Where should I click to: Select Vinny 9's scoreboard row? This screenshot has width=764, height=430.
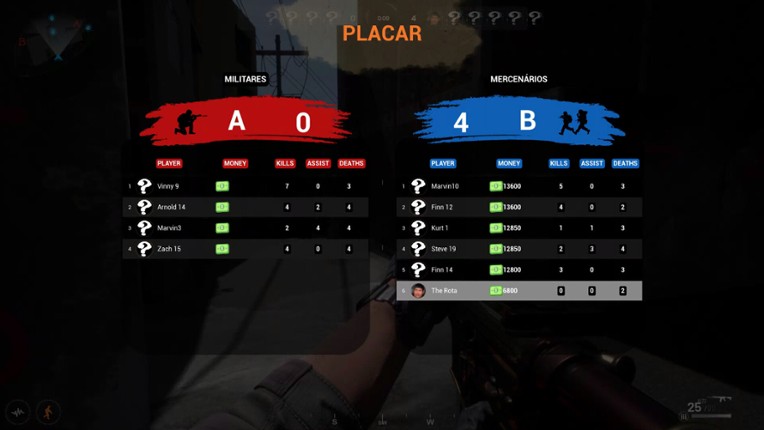pos(245,186)
